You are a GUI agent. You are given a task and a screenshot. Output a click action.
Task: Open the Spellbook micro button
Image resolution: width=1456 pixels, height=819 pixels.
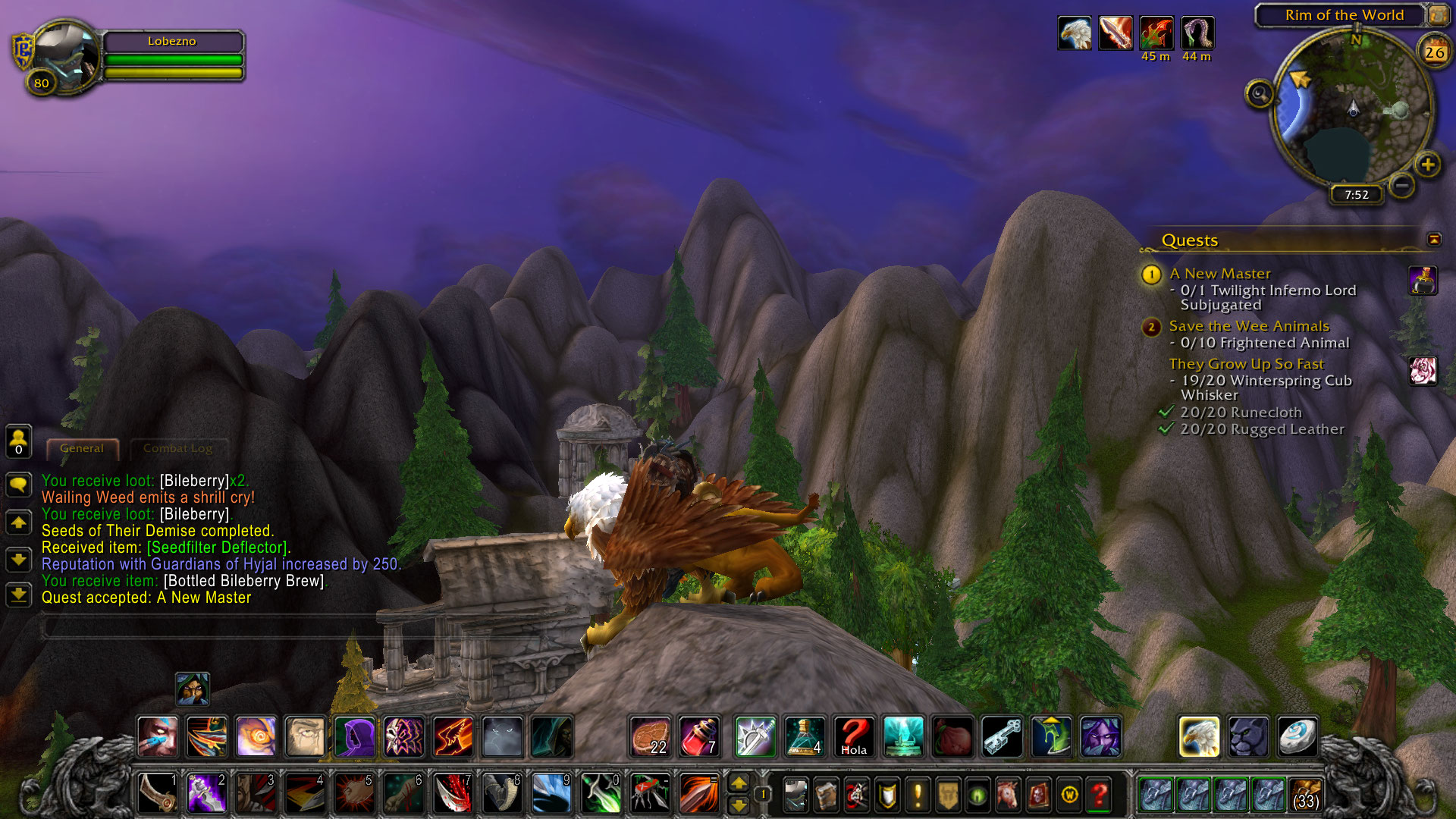[x=827, y=795]
